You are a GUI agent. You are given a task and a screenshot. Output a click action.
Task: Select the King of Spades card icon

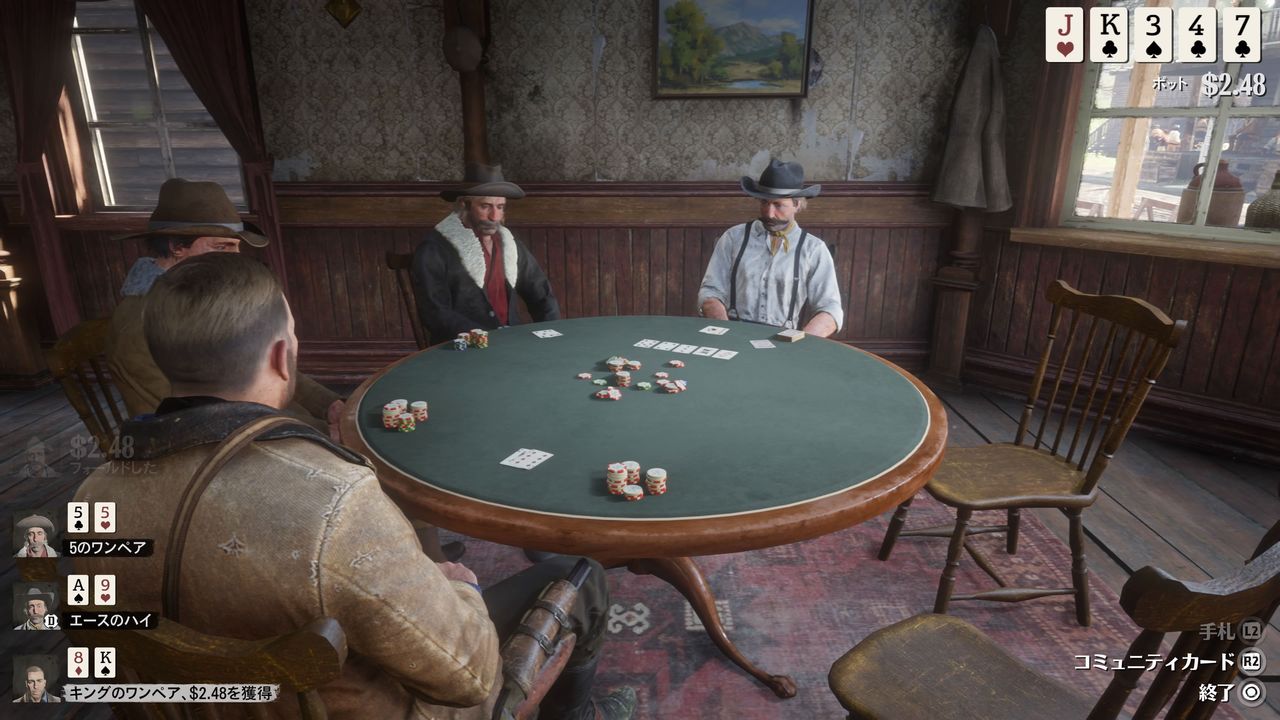(1110, 34)
